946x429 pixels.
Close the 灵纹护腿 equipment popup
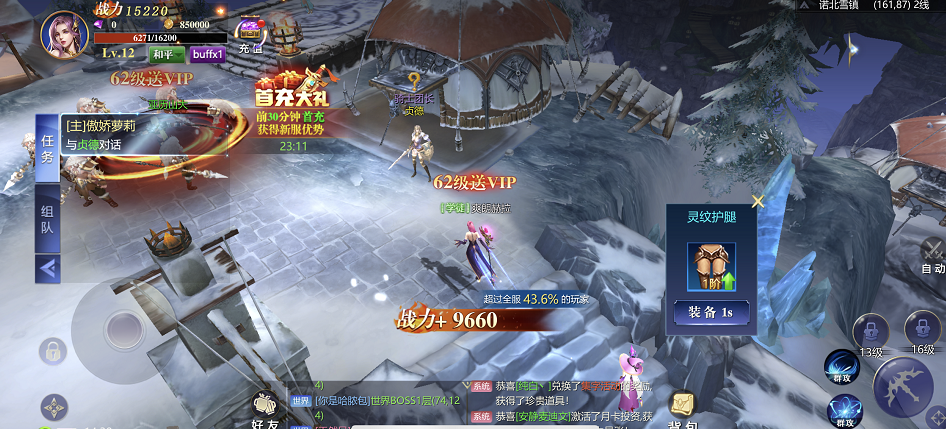point(757,201)
